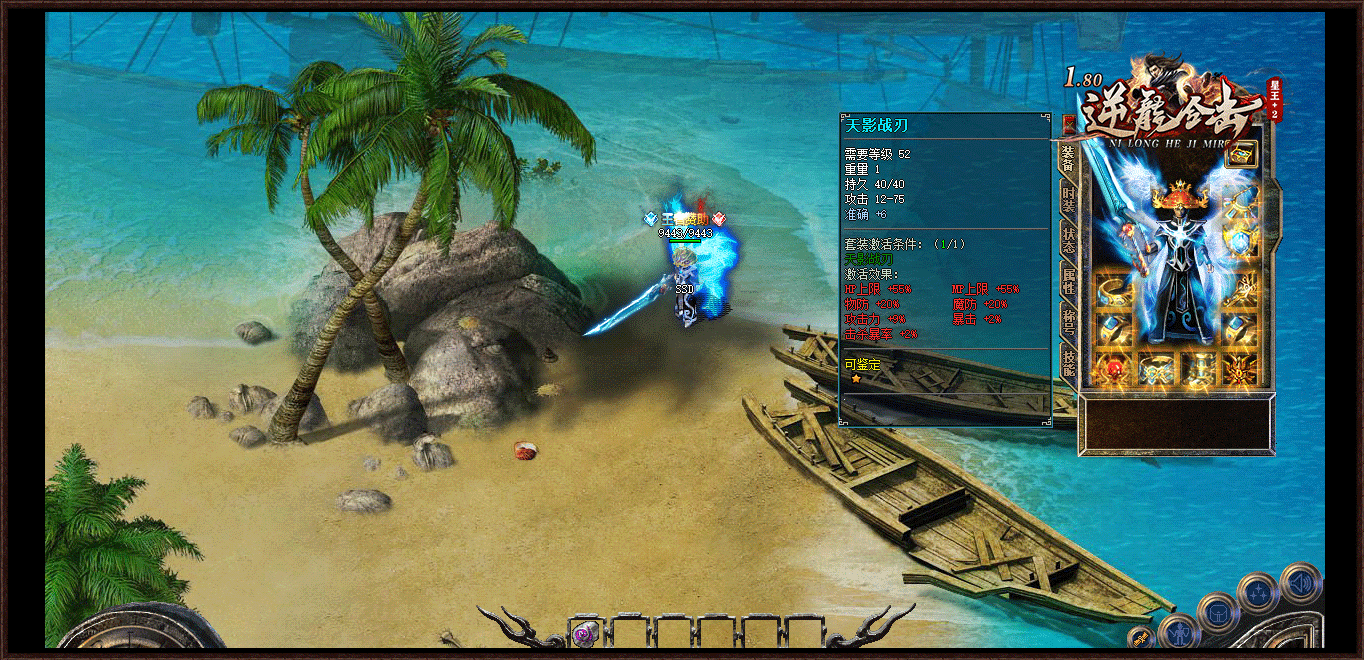Open the character figure button
The height and width of the screenshot is (660, 1364).
click(x=1179, y=634)
